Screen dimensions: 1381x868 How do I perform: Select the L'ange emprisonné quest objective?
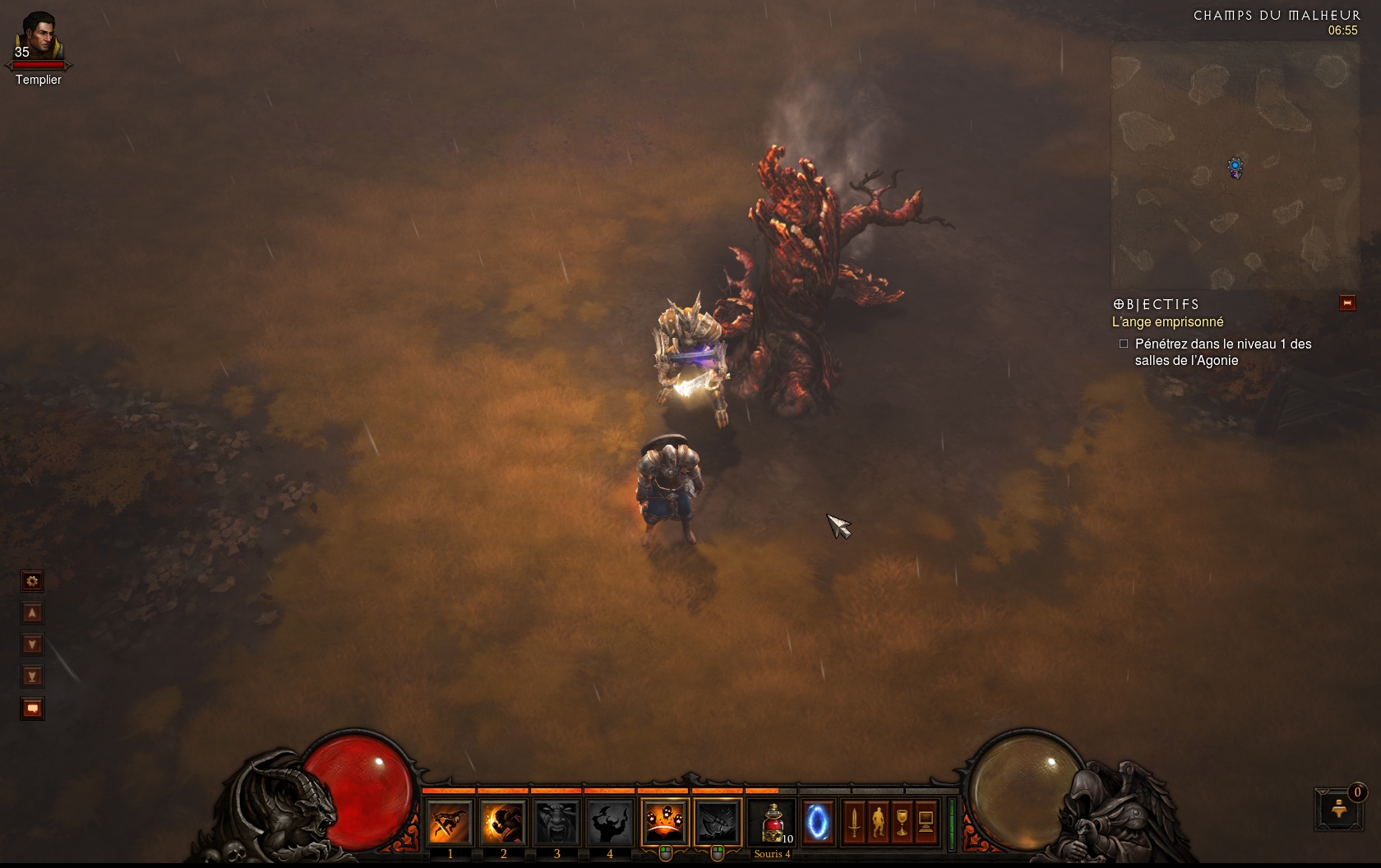[1167, 322]
